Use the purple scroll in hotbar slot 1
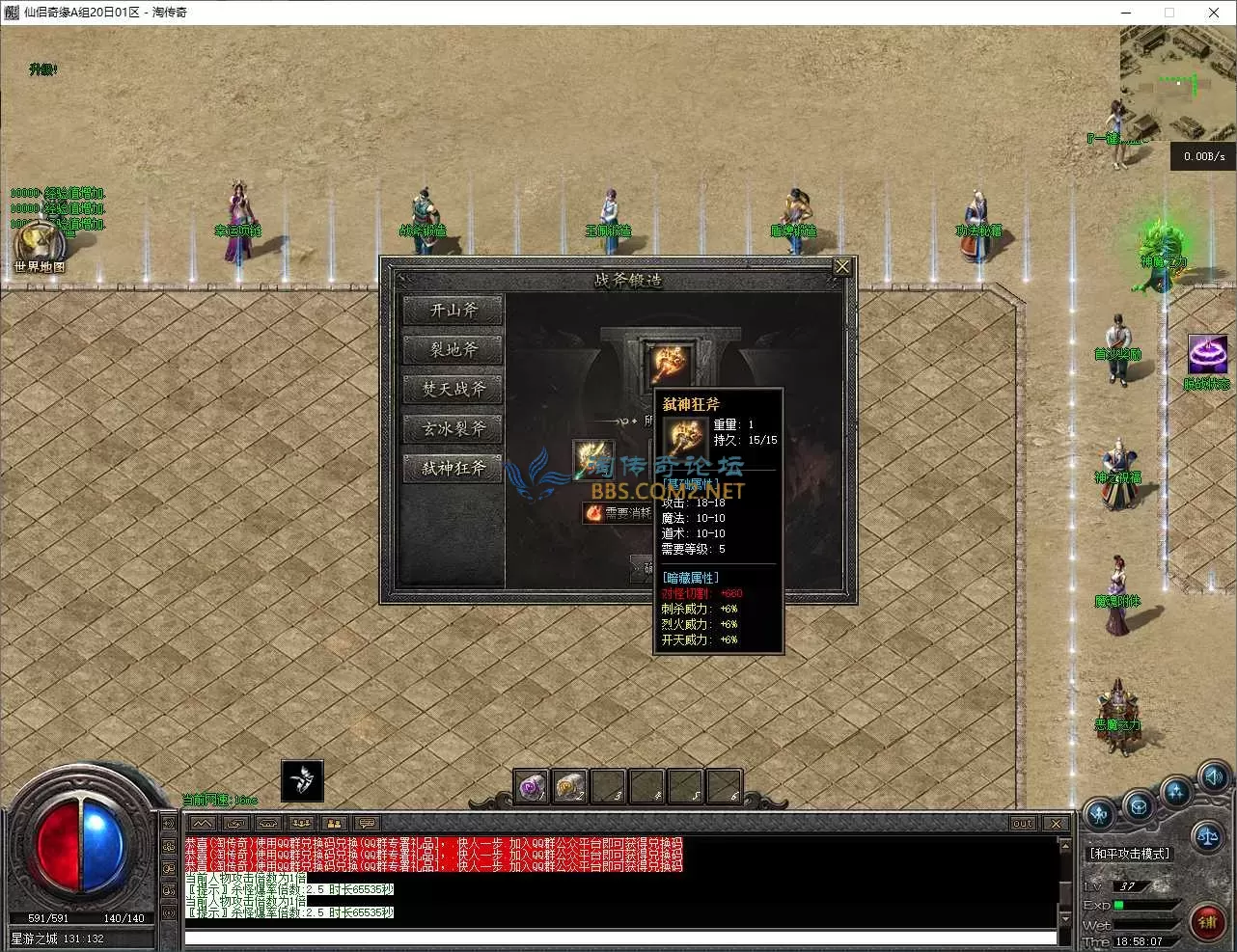 [x=531, y=786]
